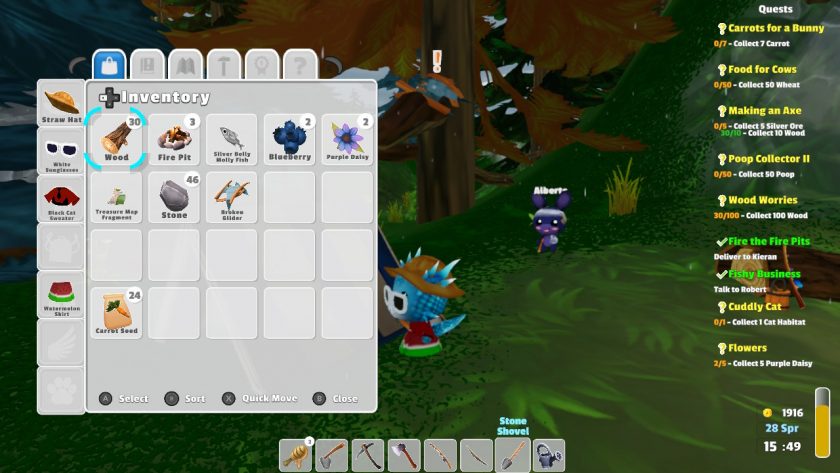Select the Stone stack slot
The height and width of the screenshot is (473, 840).
pos(175,197)
